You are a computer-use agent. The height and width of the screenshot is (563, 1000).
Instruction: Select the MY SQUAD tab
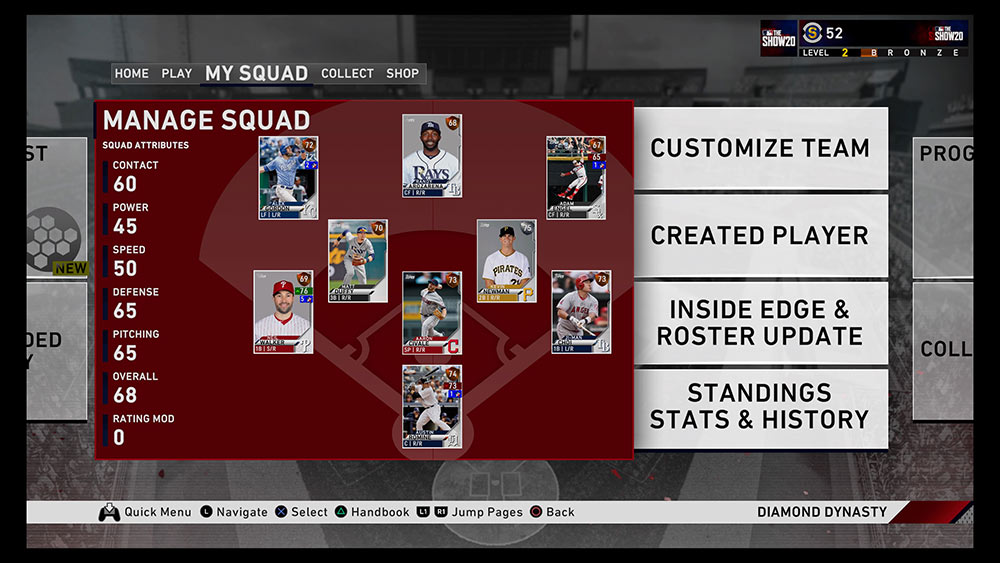pos(256,74)
